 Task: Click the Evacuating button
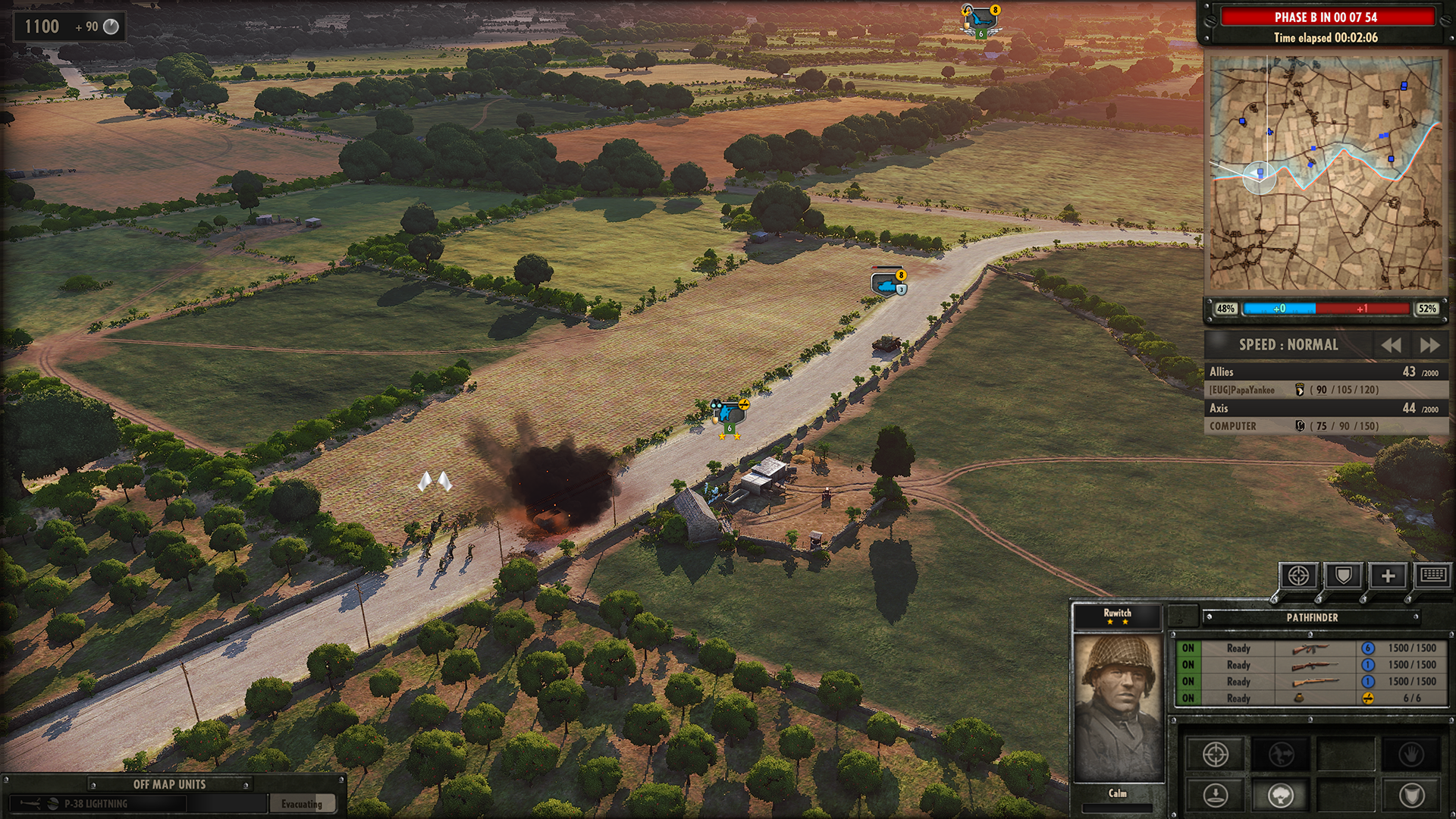(302, 802)
